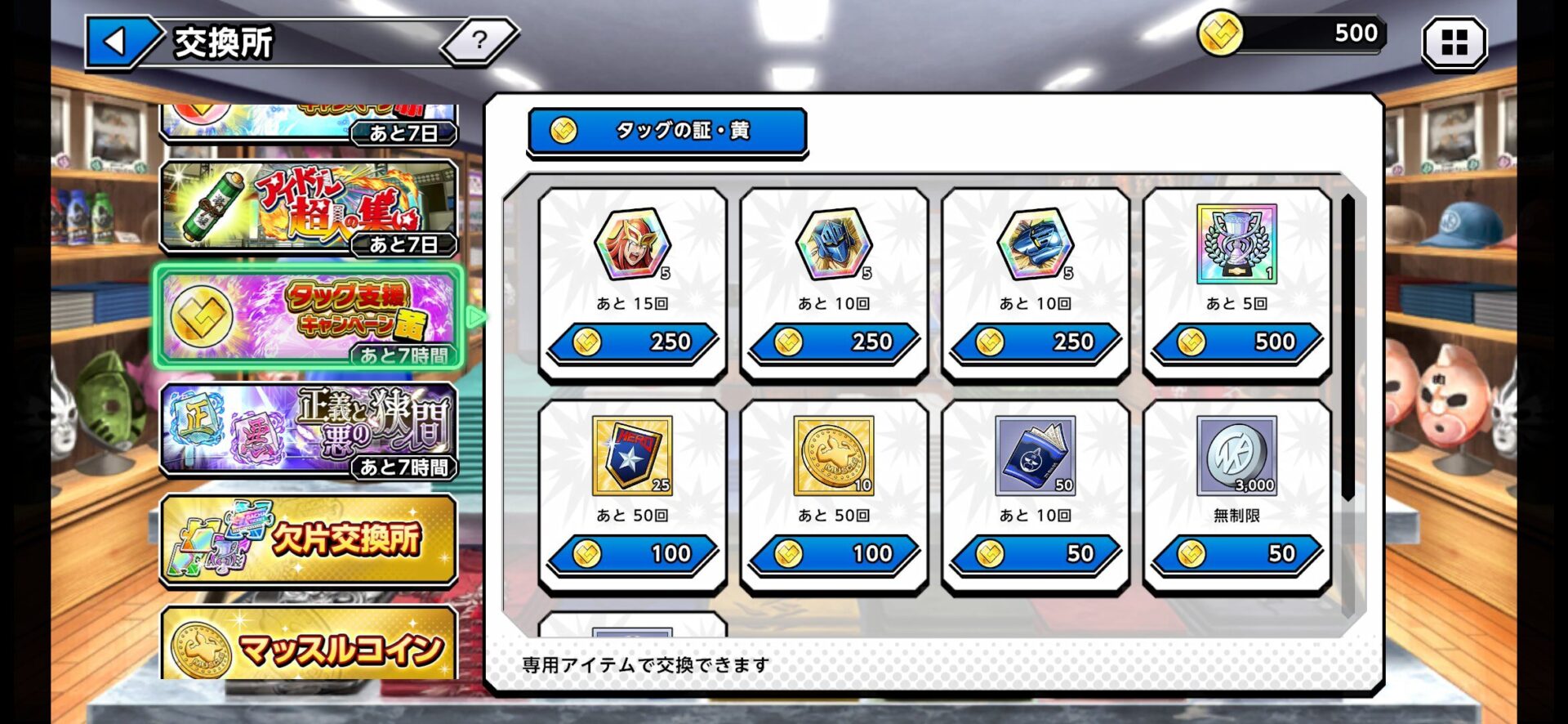Select the タッグ支援キャンペーン黄 banner
This screenshot has height=724, width=1568.
pyautogui.click(x=309, y=317)
